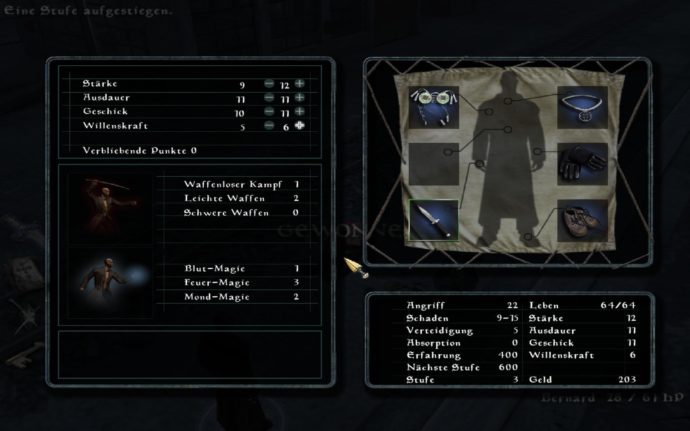Click the equipped dagger weapon slot

point(433,219)
